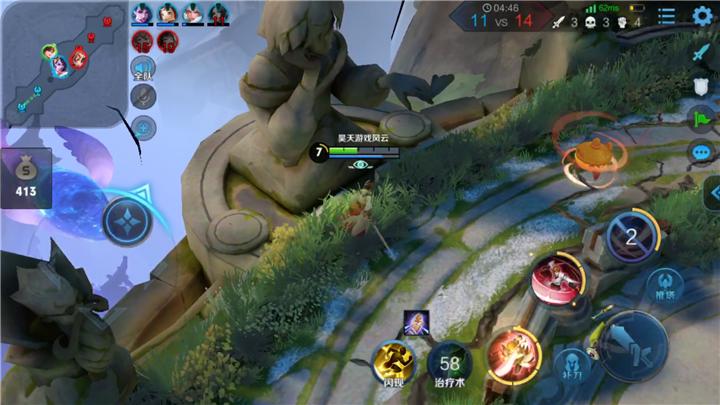720x405 pixels.
Task: Expand the right edge arrow panel
Action: pos(712,192)
